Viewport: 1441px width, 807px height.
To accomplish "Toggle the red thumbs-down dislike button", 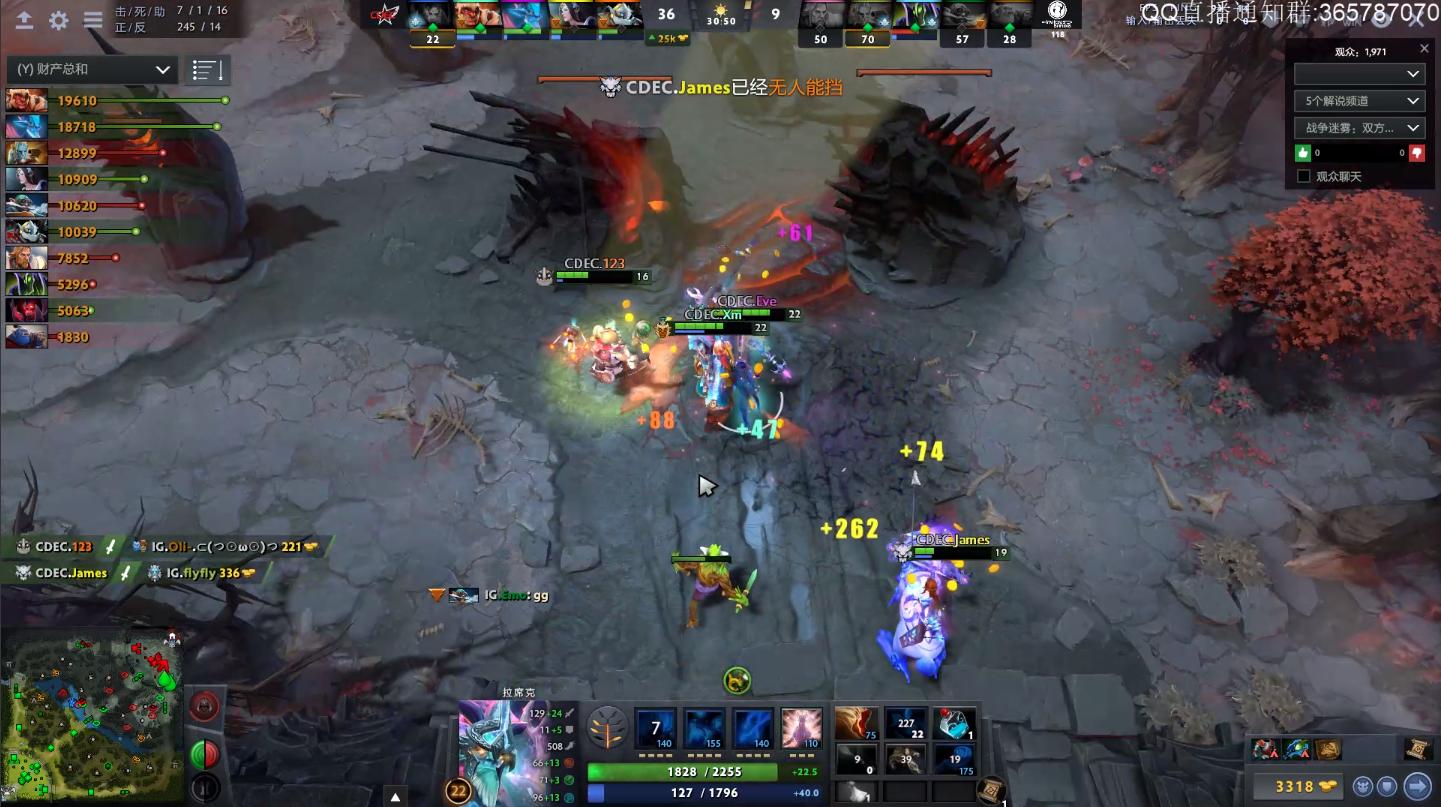I will point(1415,152).
